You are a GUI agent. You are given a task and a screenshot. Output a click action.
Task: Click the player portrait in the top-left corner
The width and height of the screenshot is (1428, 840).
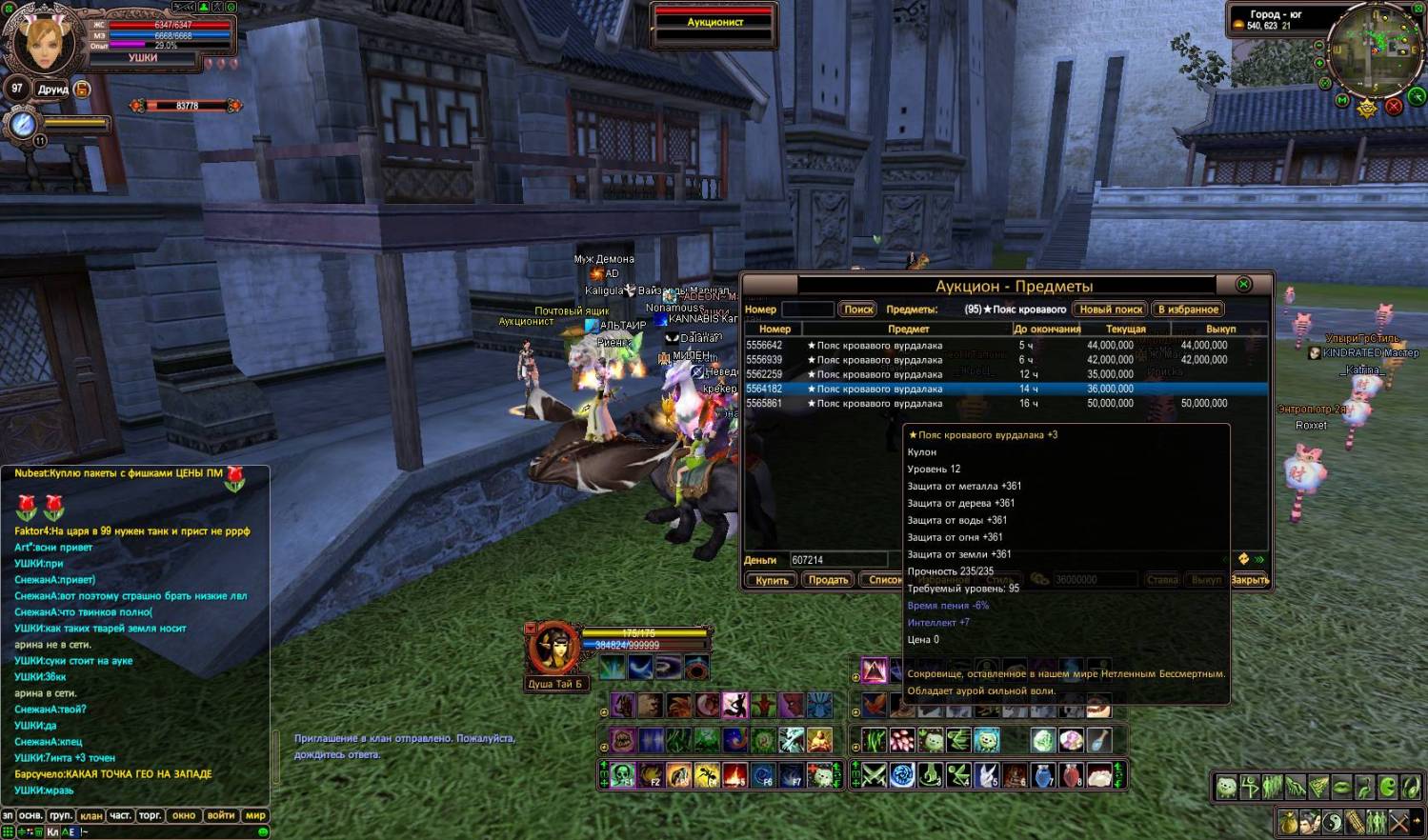coord(43,41)
